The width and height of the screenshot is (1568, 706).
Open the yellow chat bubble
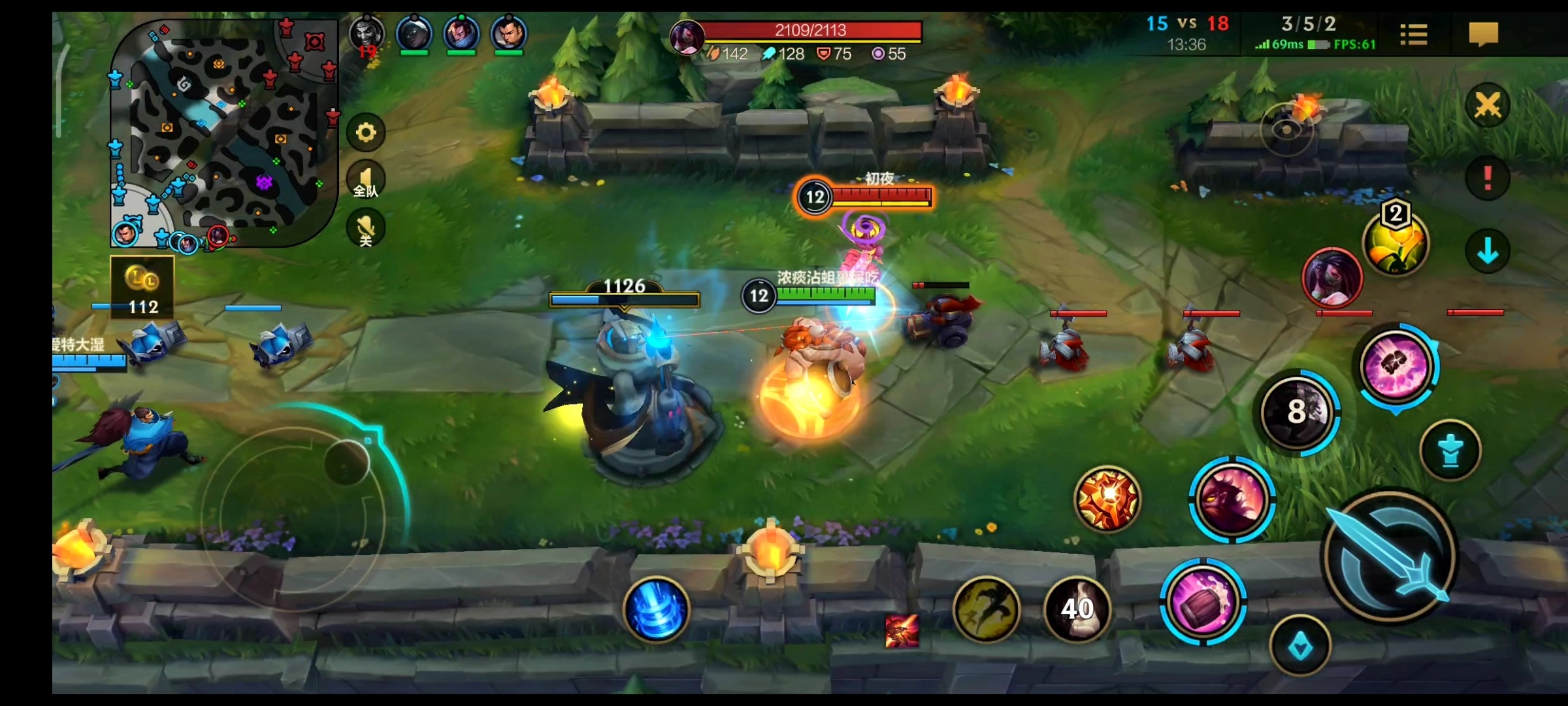tap(1483, 34)
